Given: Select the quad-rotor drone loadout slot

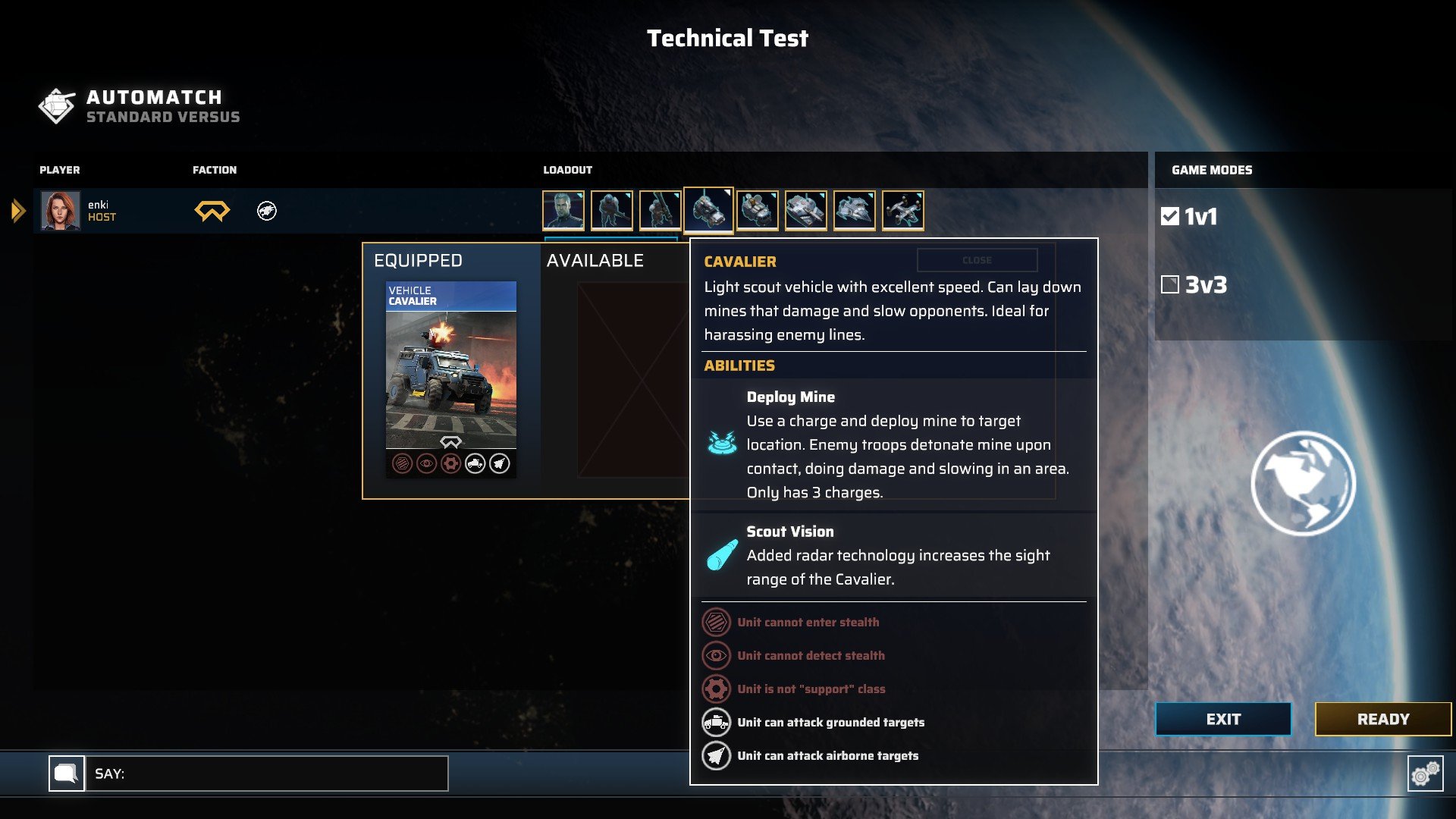Looking at the screenshot, I should coord(902,210).
